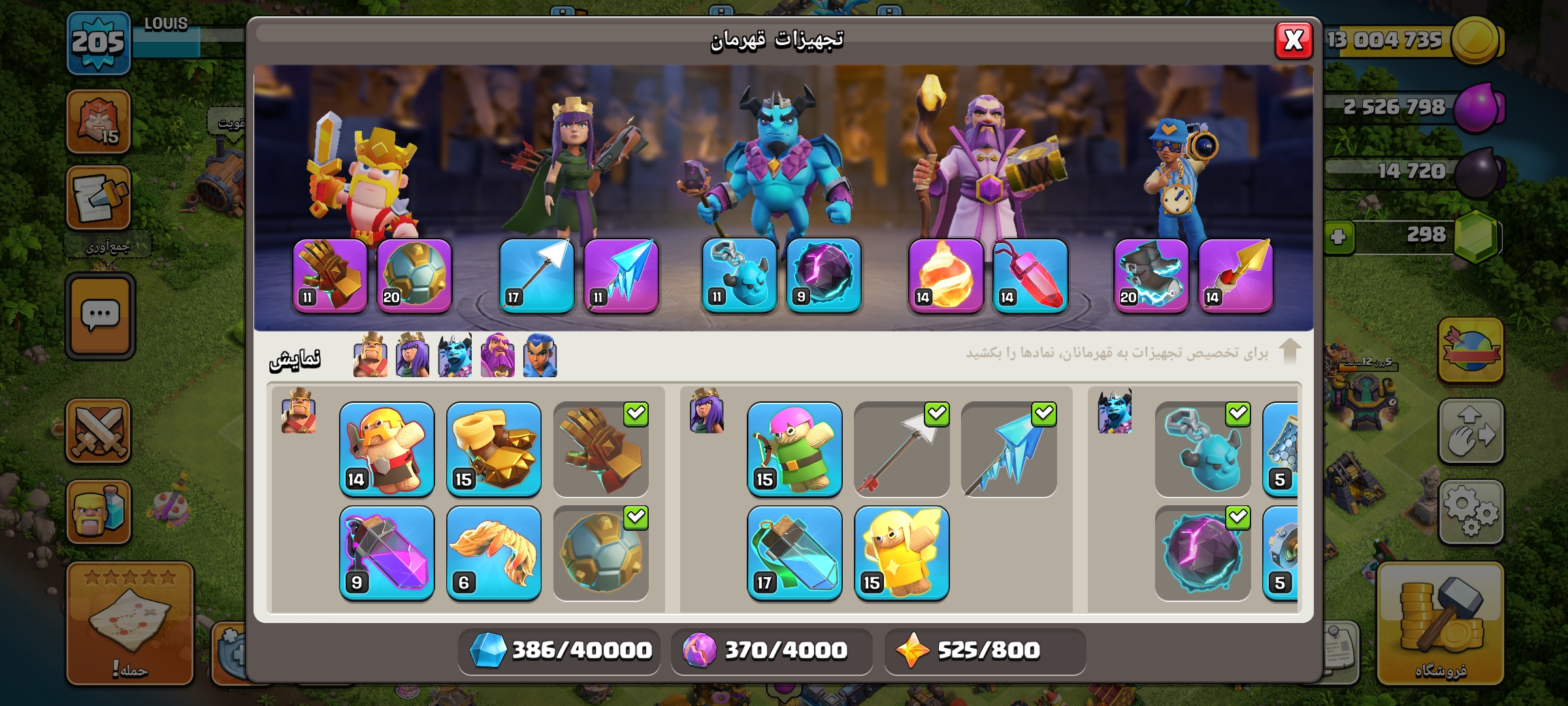Filter equipment by Barbarian King portrait

370,356
